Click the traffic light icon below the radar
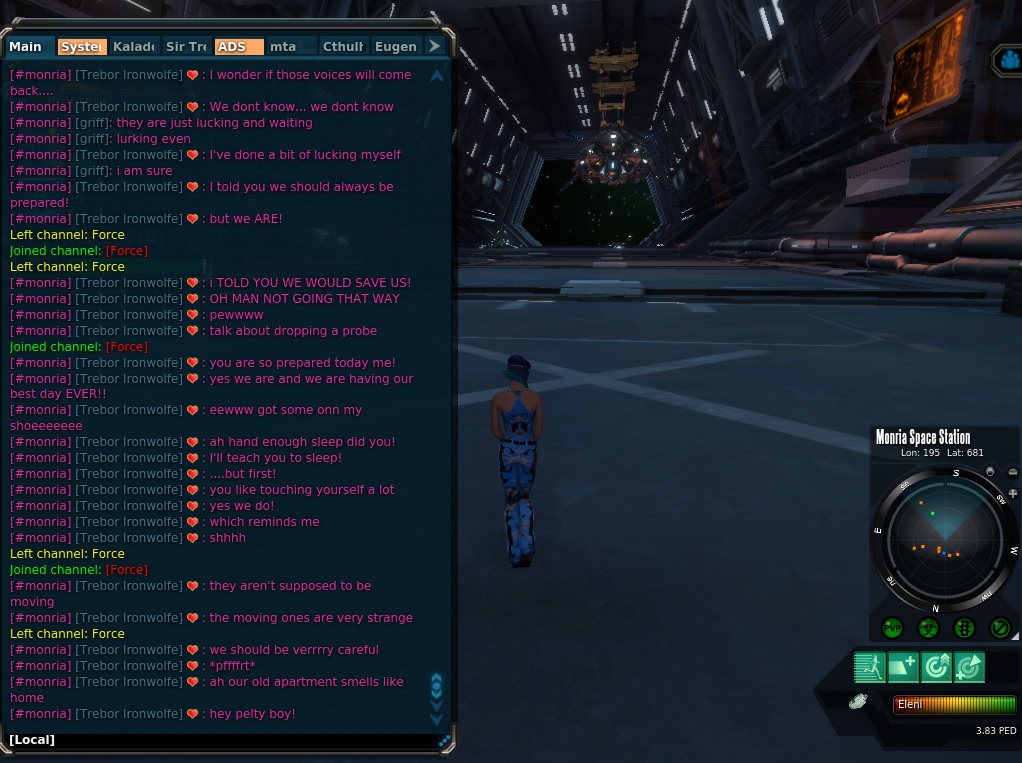The image size is (1022, 763). [964, 628]
